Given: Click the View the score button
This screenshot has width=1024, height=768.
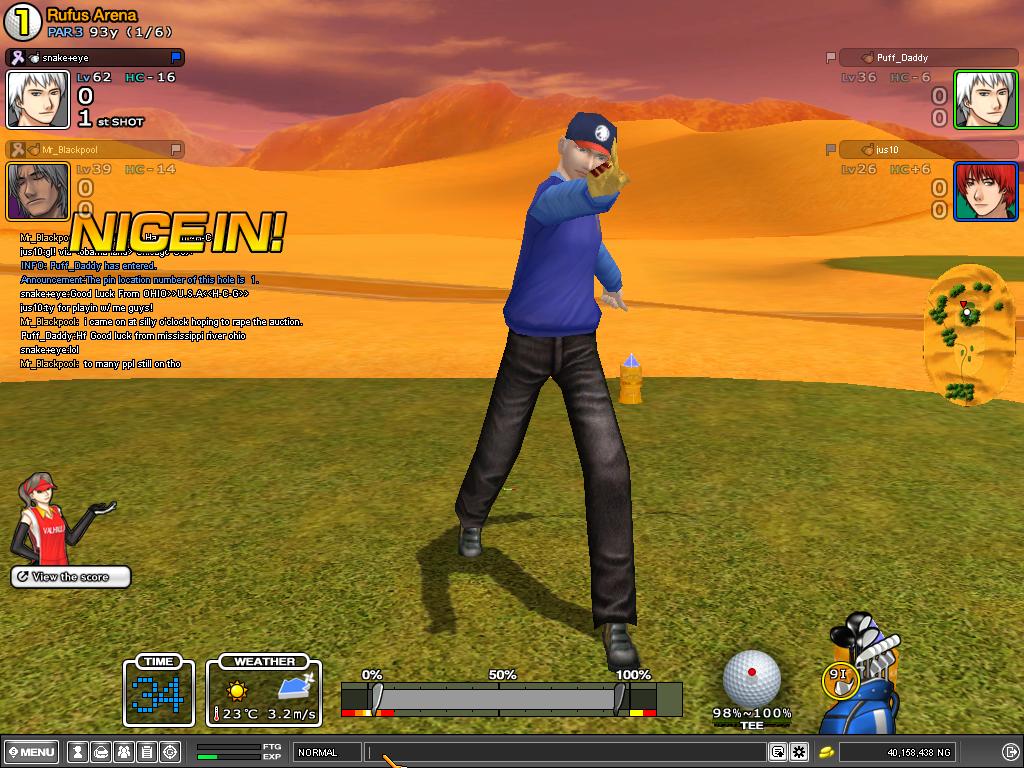Looking at the screenshot, I should [x=71, y=577].
